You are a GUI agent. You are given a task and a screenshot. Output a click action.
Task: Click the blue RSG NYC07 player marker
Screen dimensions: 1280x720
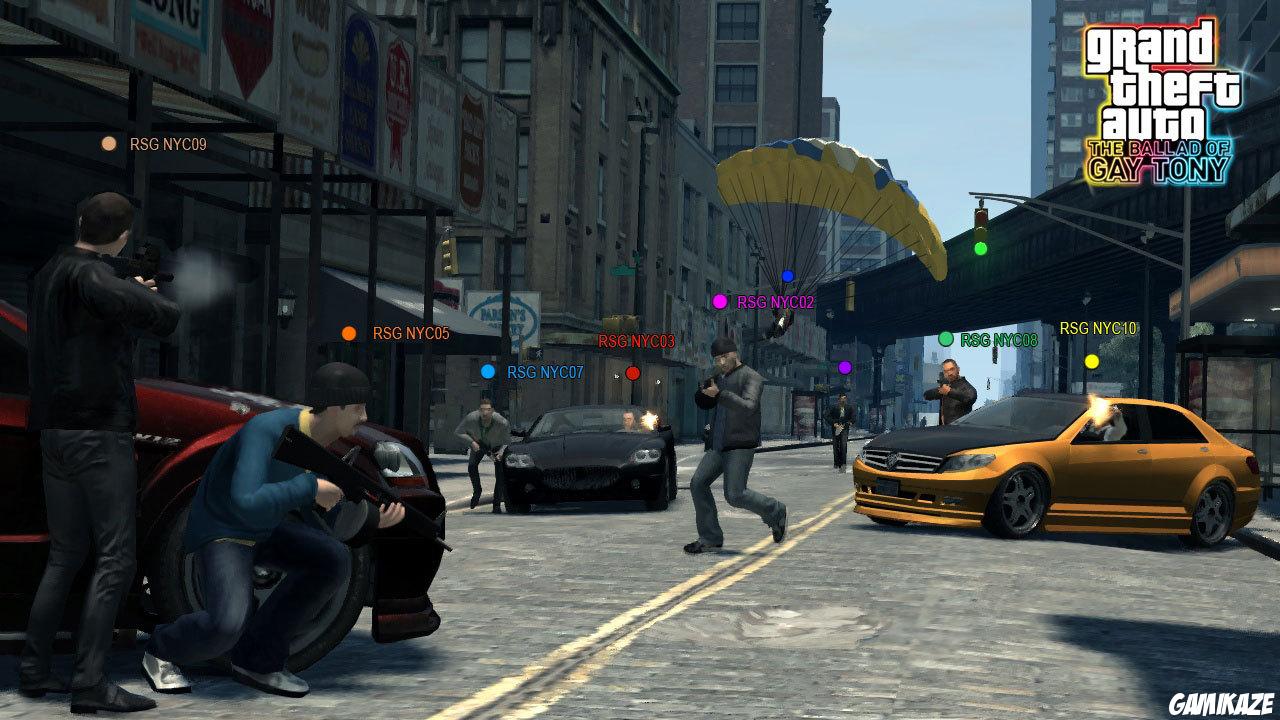point(487,371)
